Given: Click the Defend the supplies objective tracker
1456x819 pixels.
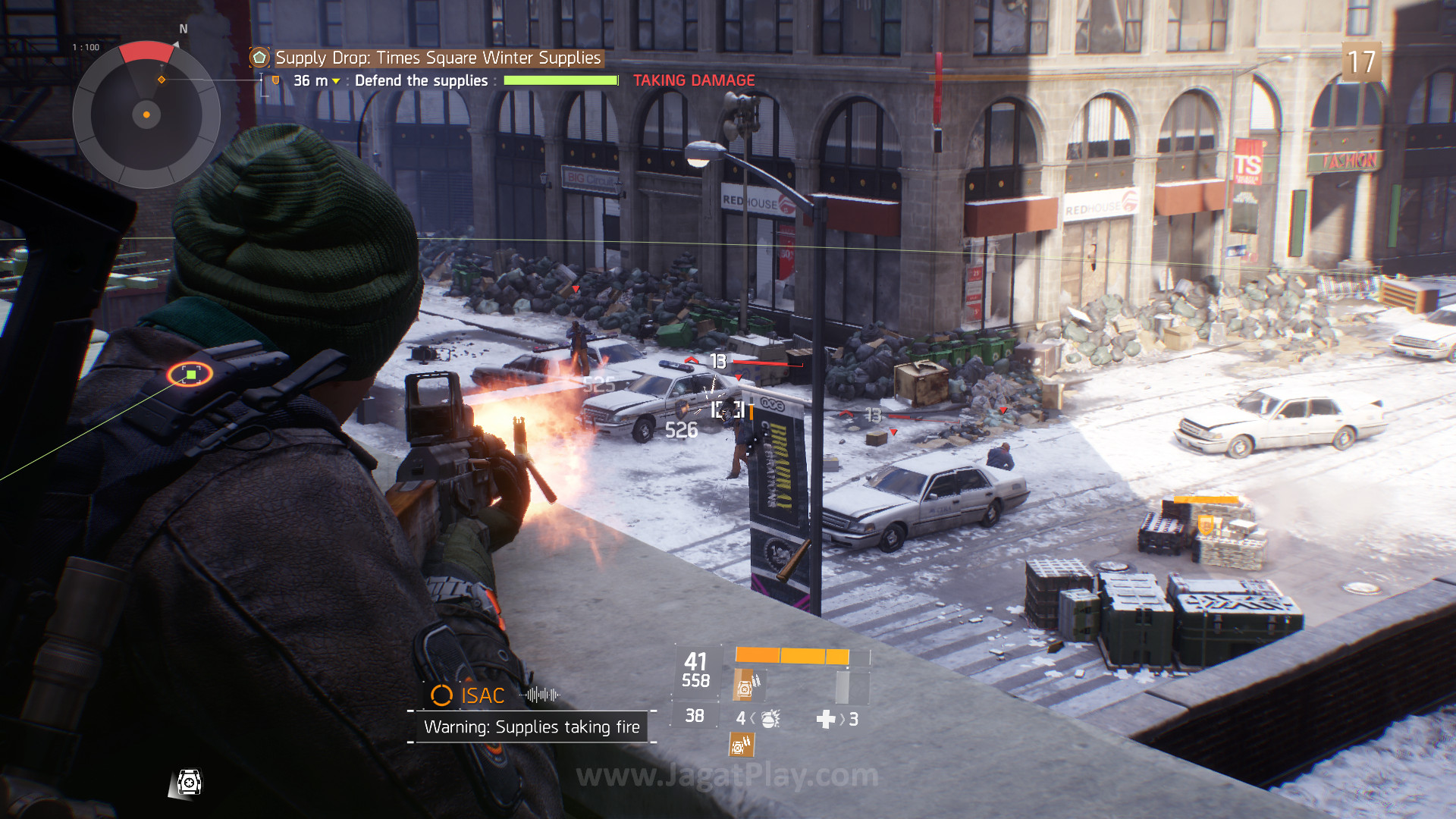Looking at the screenshot, I should (x=421, y=80).
